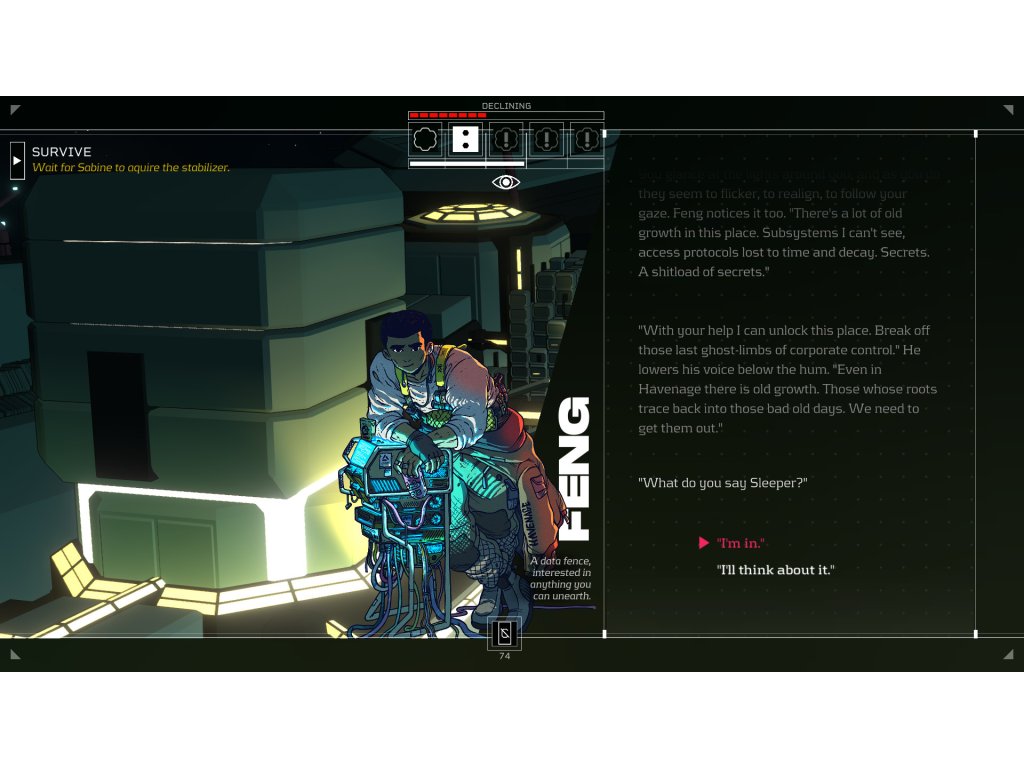Select the empty flower-shaped dice slot
Image resolution: width=1024 pixels, height=768 pixels.
click(x=426, y=139)
